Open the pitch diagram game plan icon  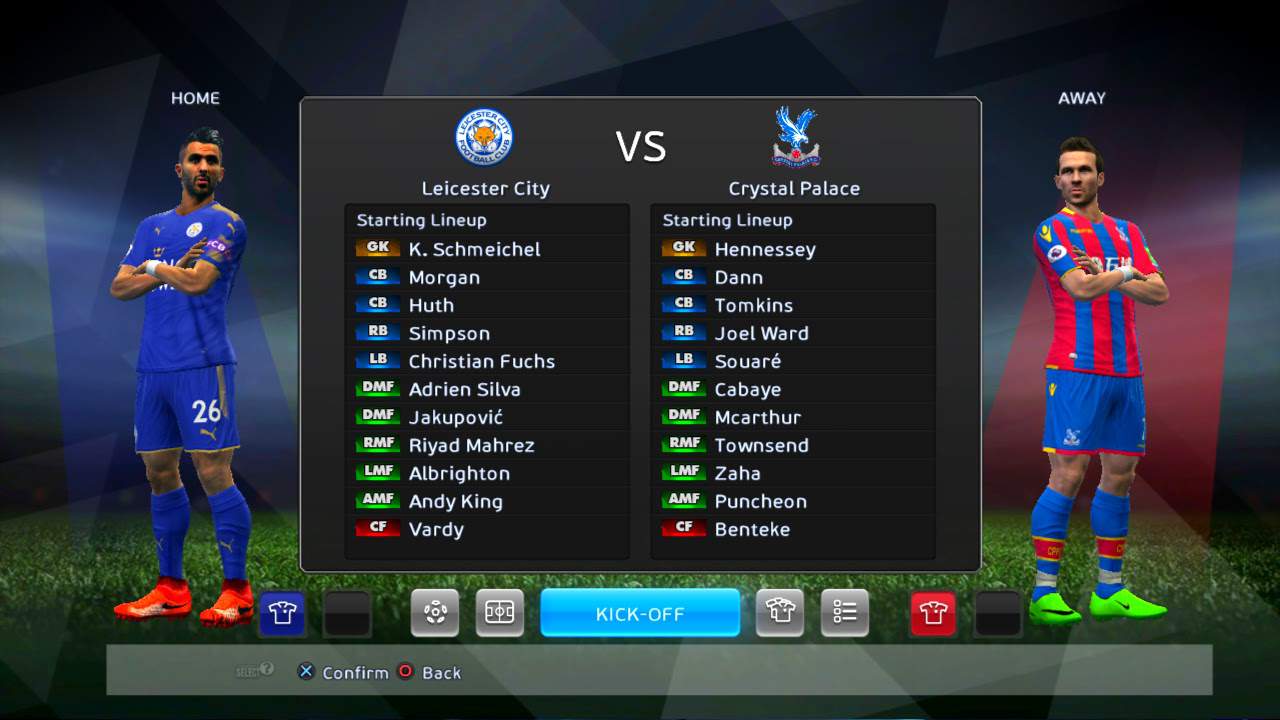point(499,613)
